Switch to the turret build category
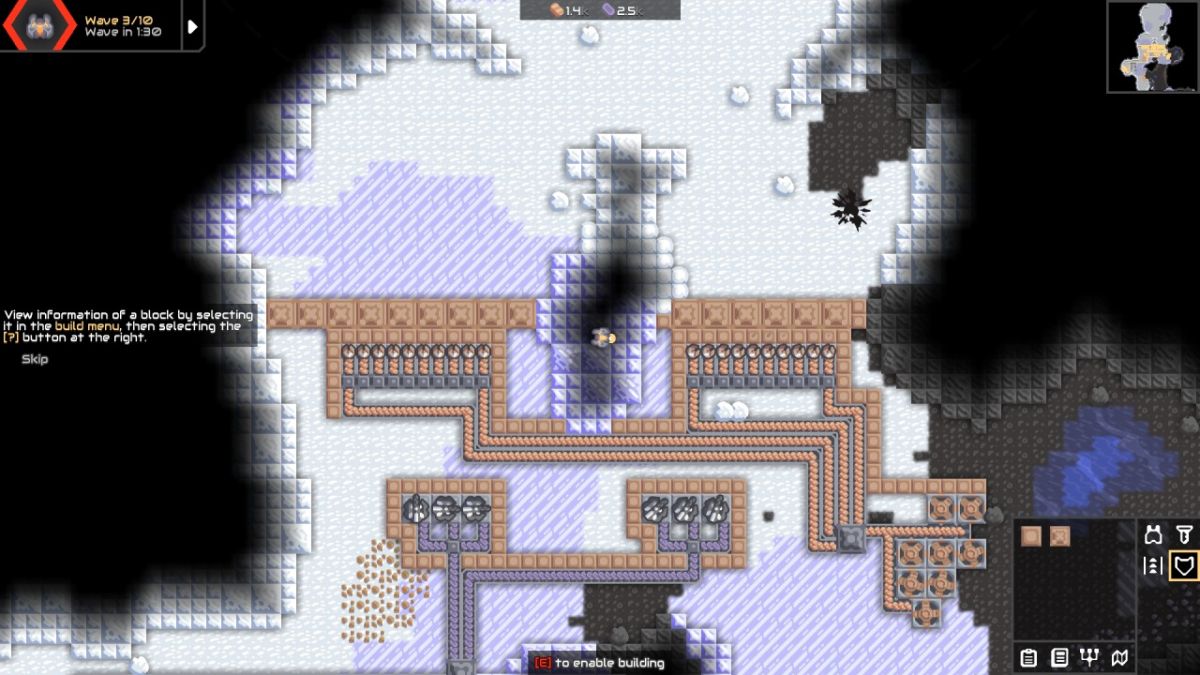Screen dimensions: 1200x675 pyautogui.click(x=1154, y=535)
